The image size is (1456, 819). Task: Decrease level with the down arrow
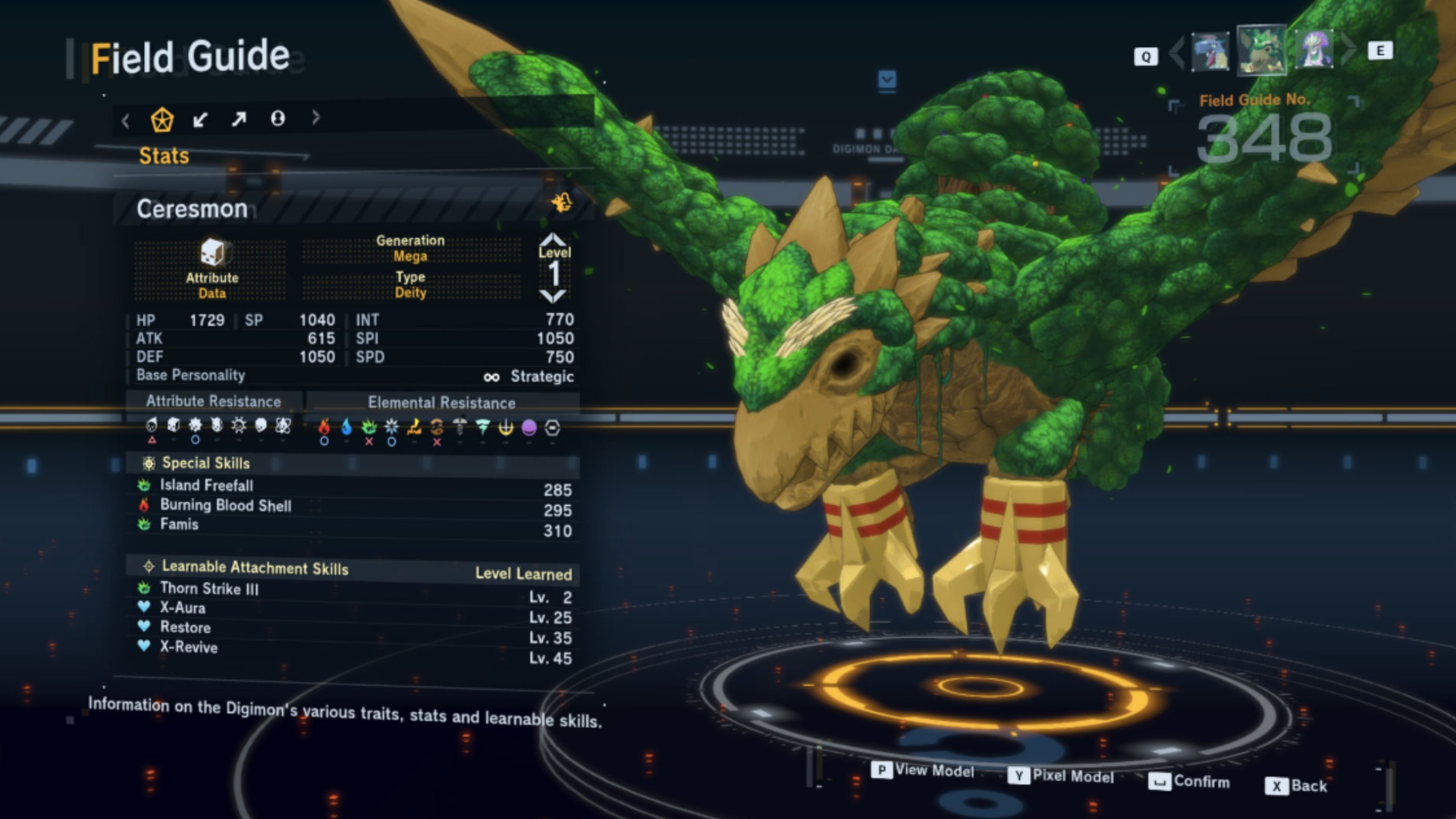click(554, 297)
